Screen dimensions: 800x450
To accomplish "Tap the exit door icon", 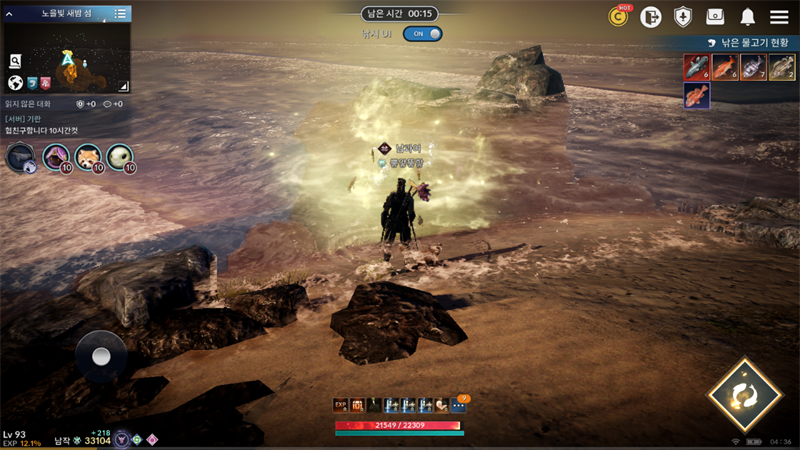I will pos(651,16).
